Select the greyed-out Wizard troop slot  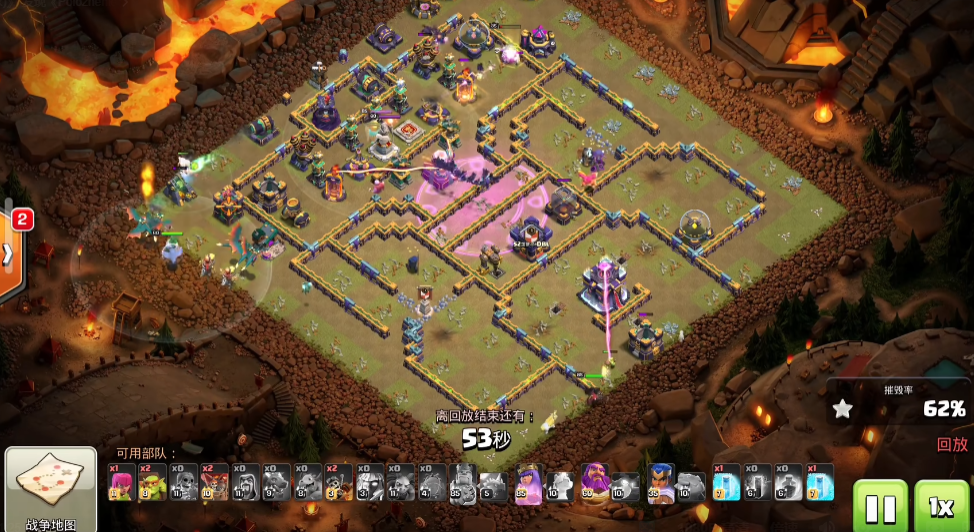[x=245, y=482]
